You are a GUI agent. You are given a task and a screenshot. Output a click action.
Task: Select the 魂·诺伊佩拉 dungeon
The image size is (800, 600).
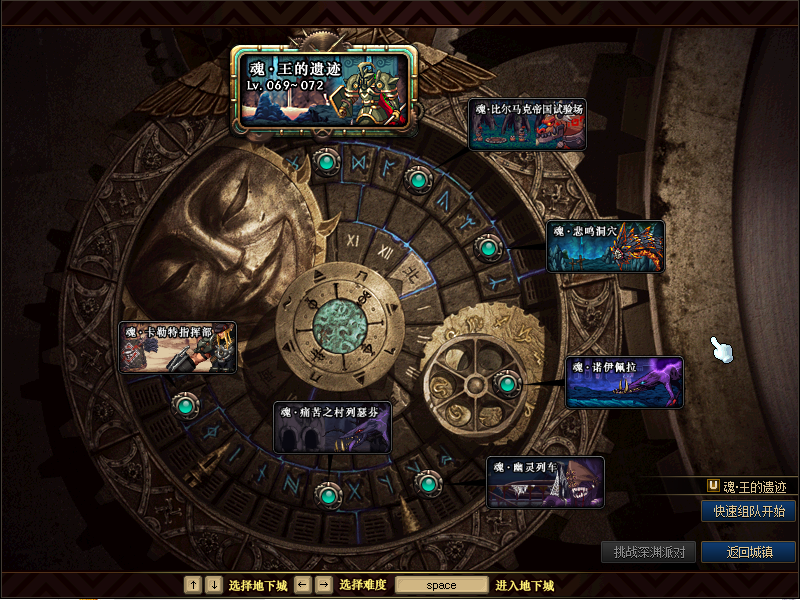click(624, 382)
